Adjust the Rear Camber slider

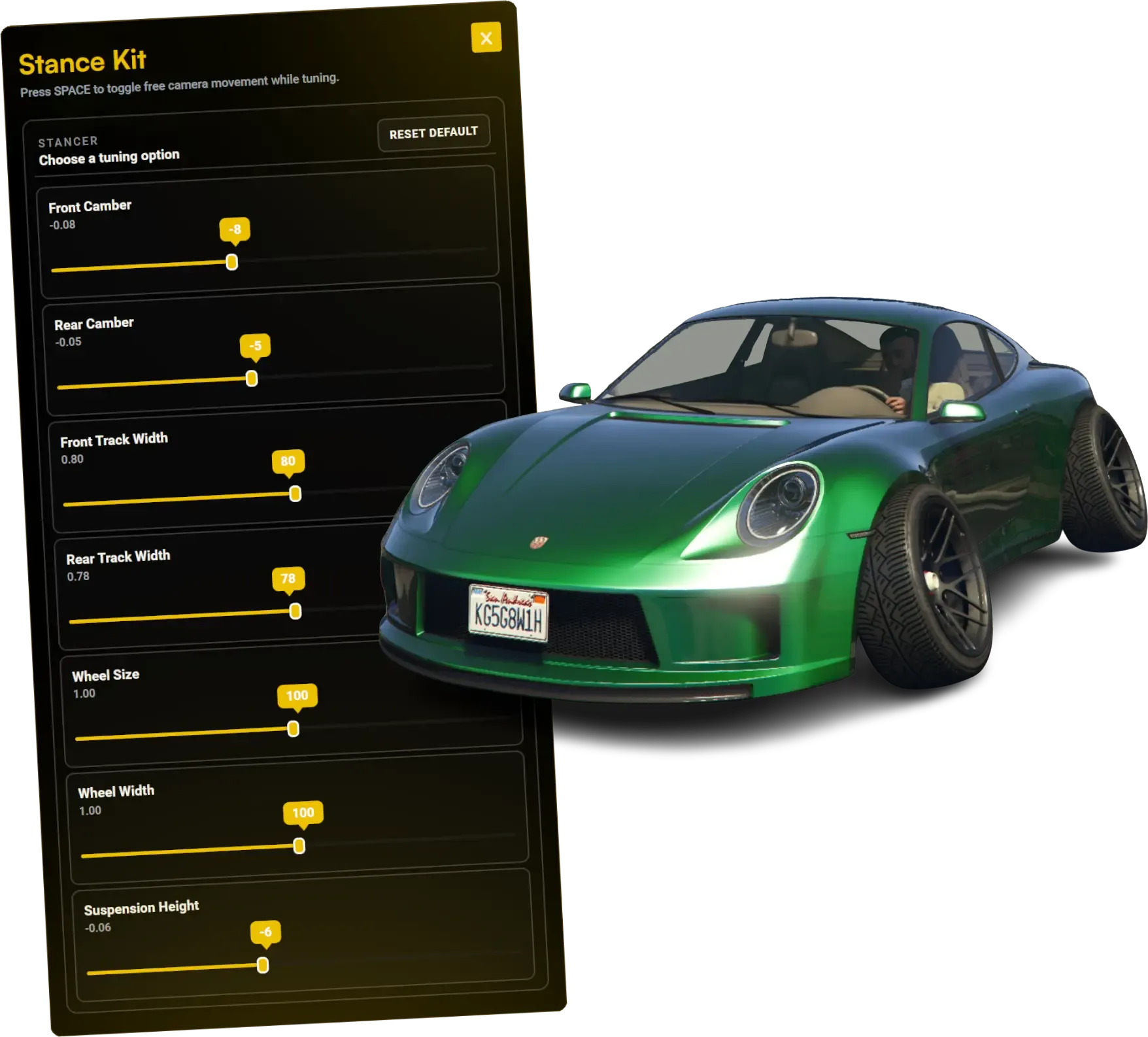(x=252, y=378)
